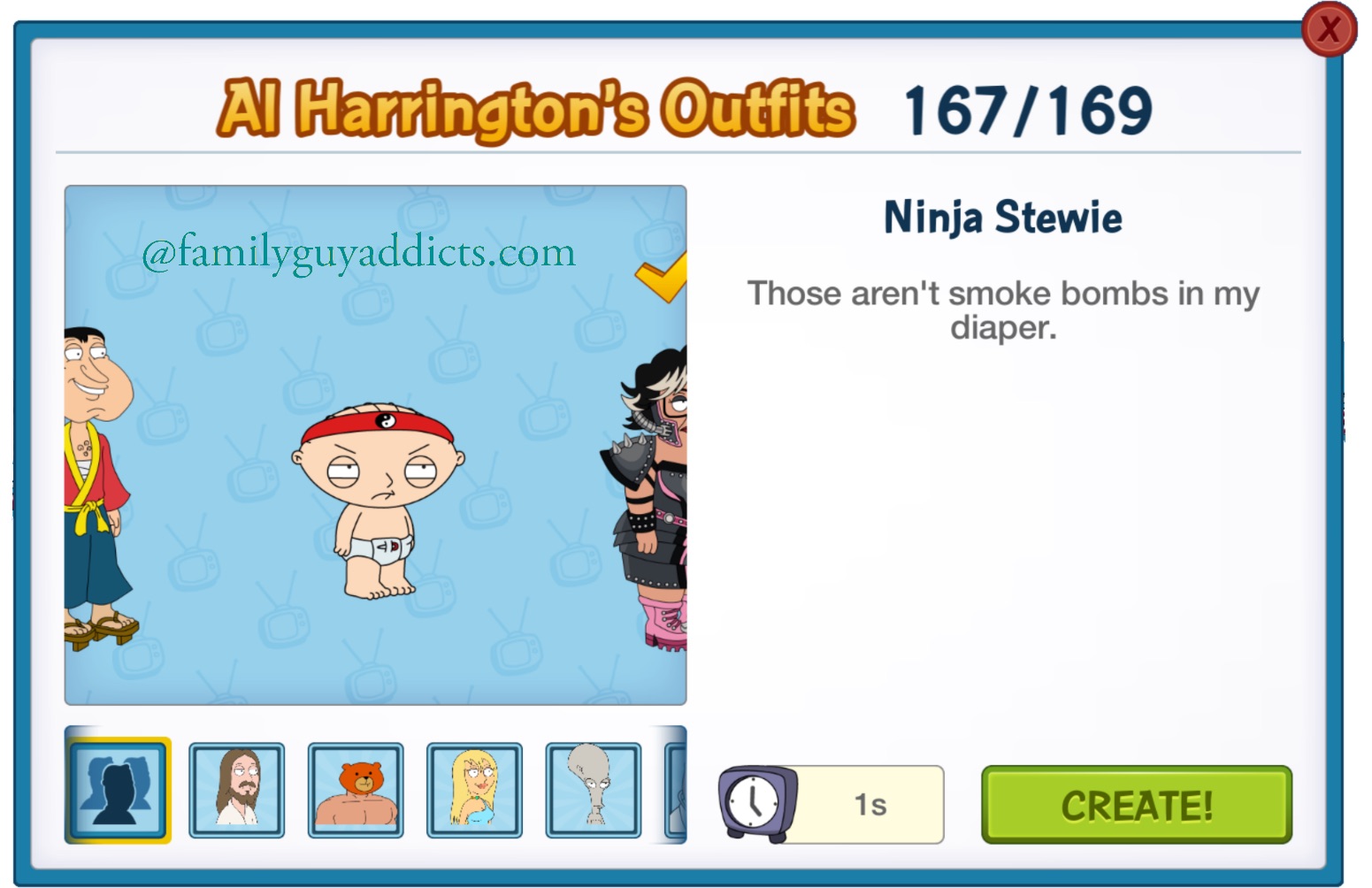Toggle the highlighted silhouette filter selection
The width and height of the screenshot is (1372, 888).
[118, 788]
